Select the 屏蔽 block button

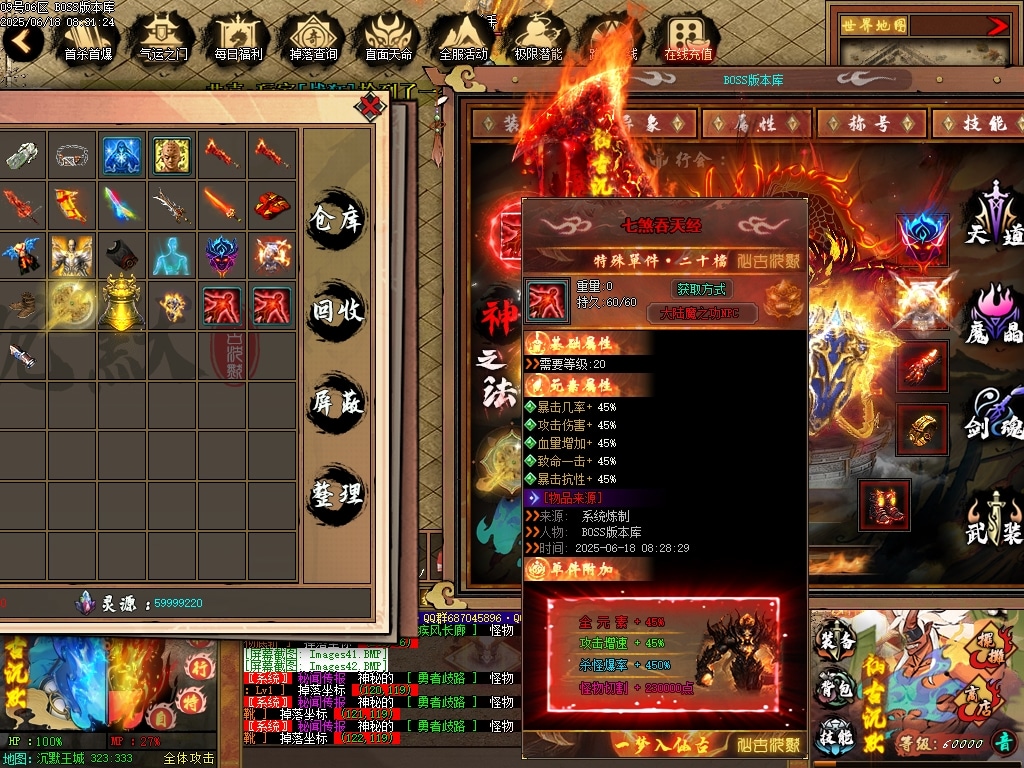tap(336, 403)
